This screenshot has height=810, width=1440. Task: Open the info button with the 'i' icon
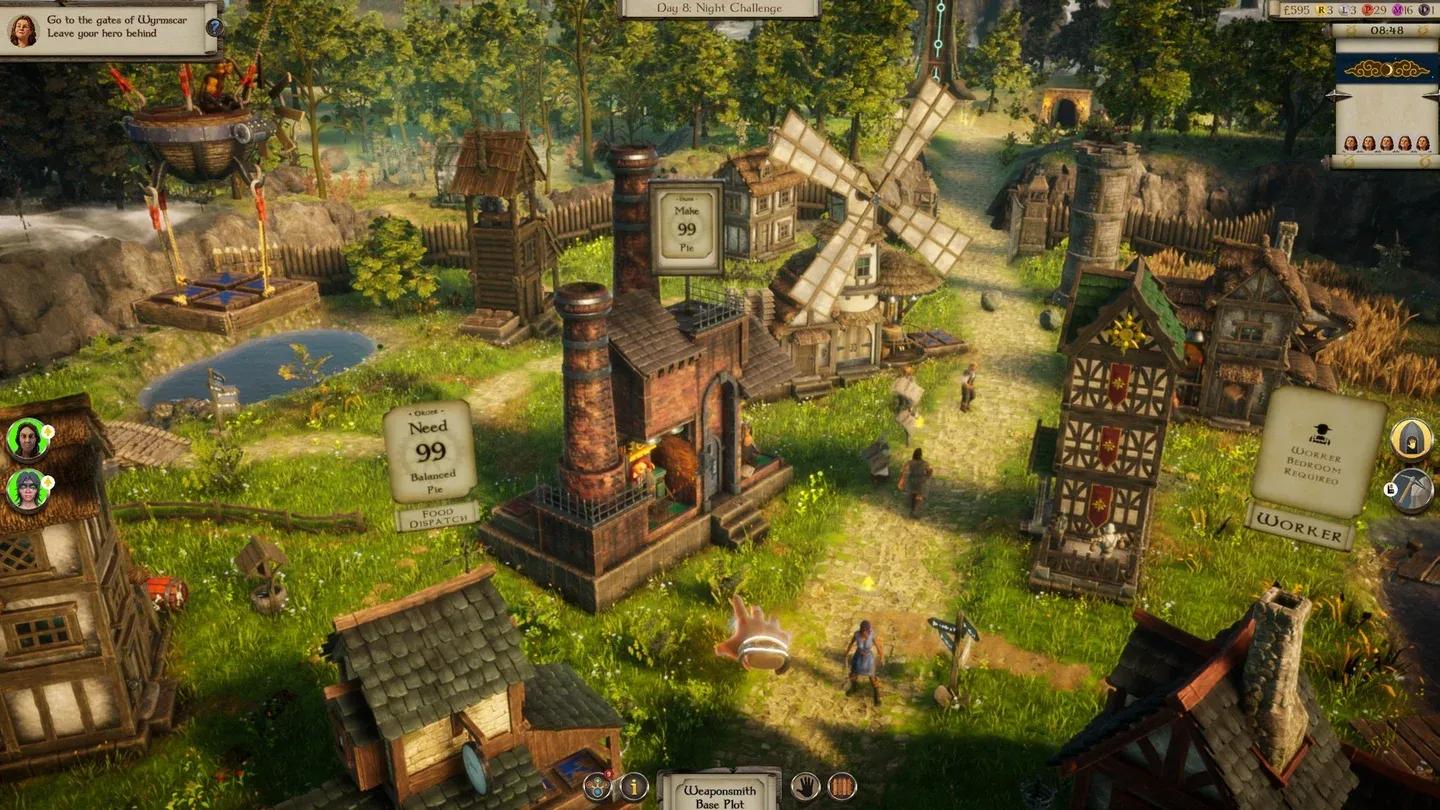[x=634, y=787]
